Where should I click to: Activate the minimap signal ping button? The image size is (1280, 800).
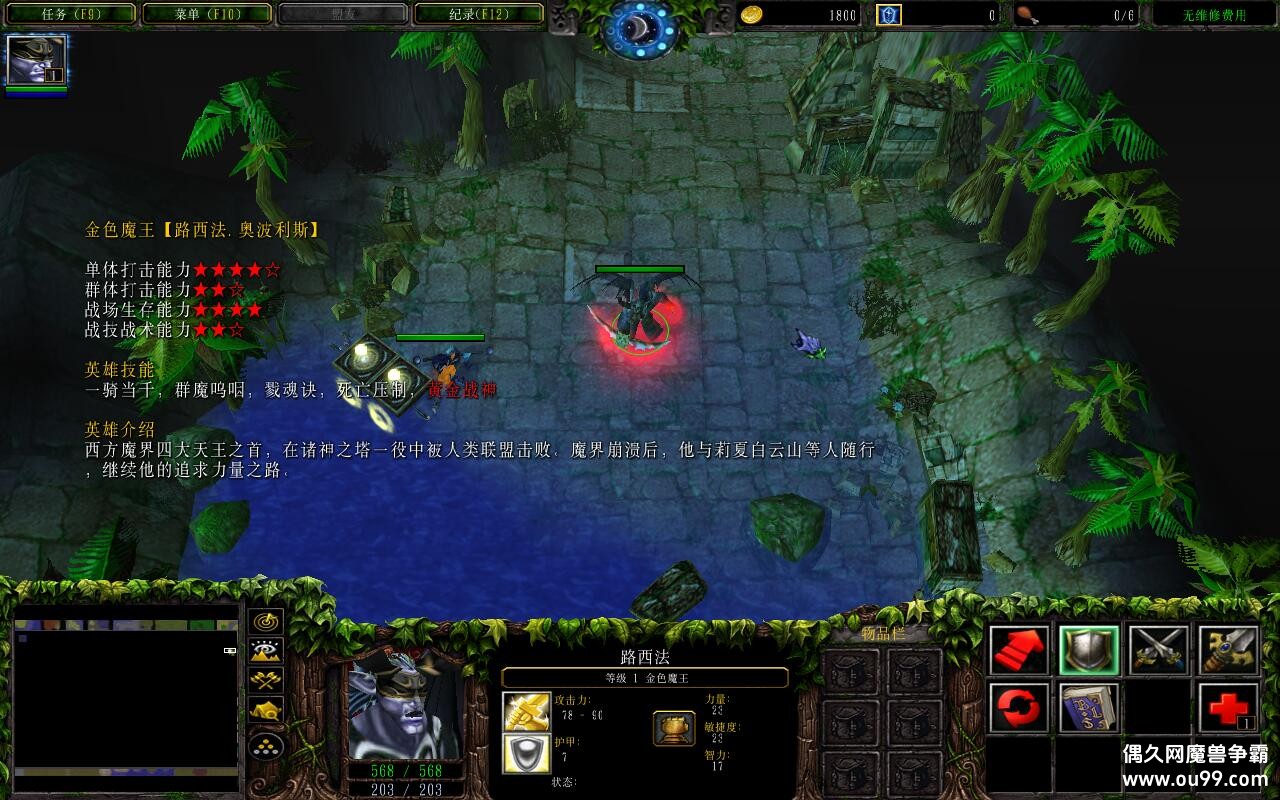click(266, 622)
